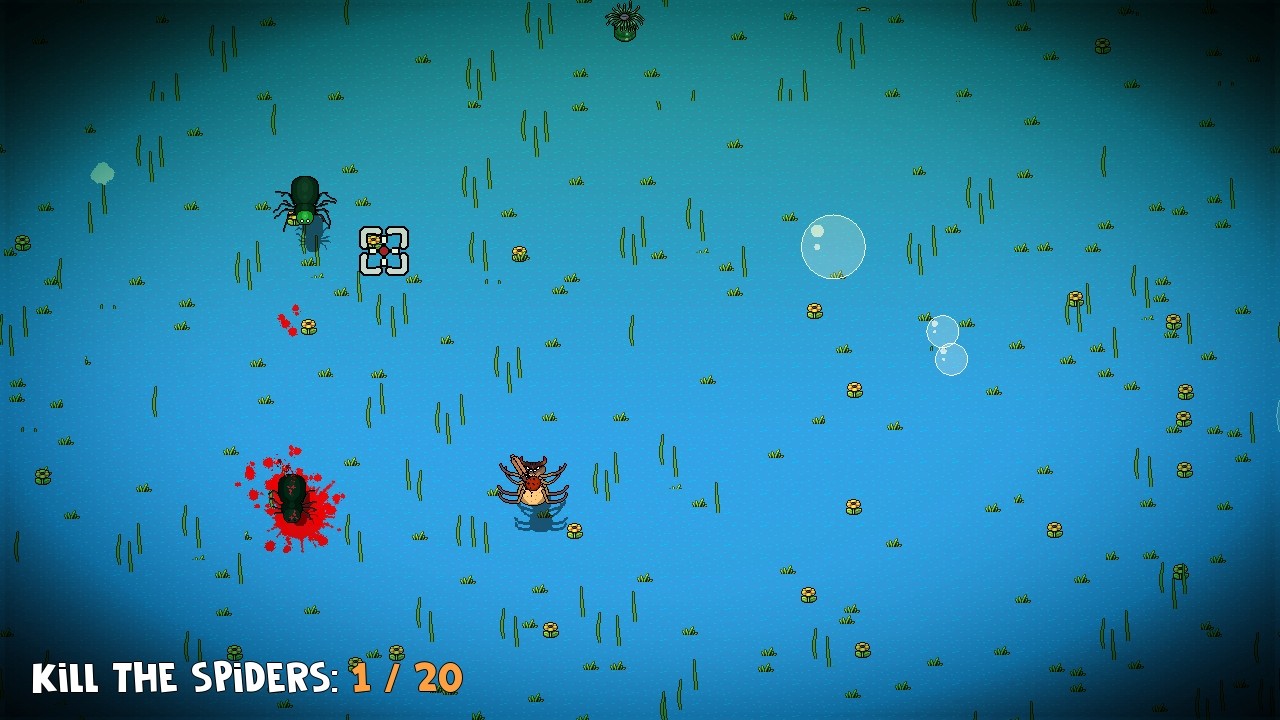Viewport: 1280px width, 720px height.
Task: Pop the lower overlapping small bubble
Action: tap(950, 360)
